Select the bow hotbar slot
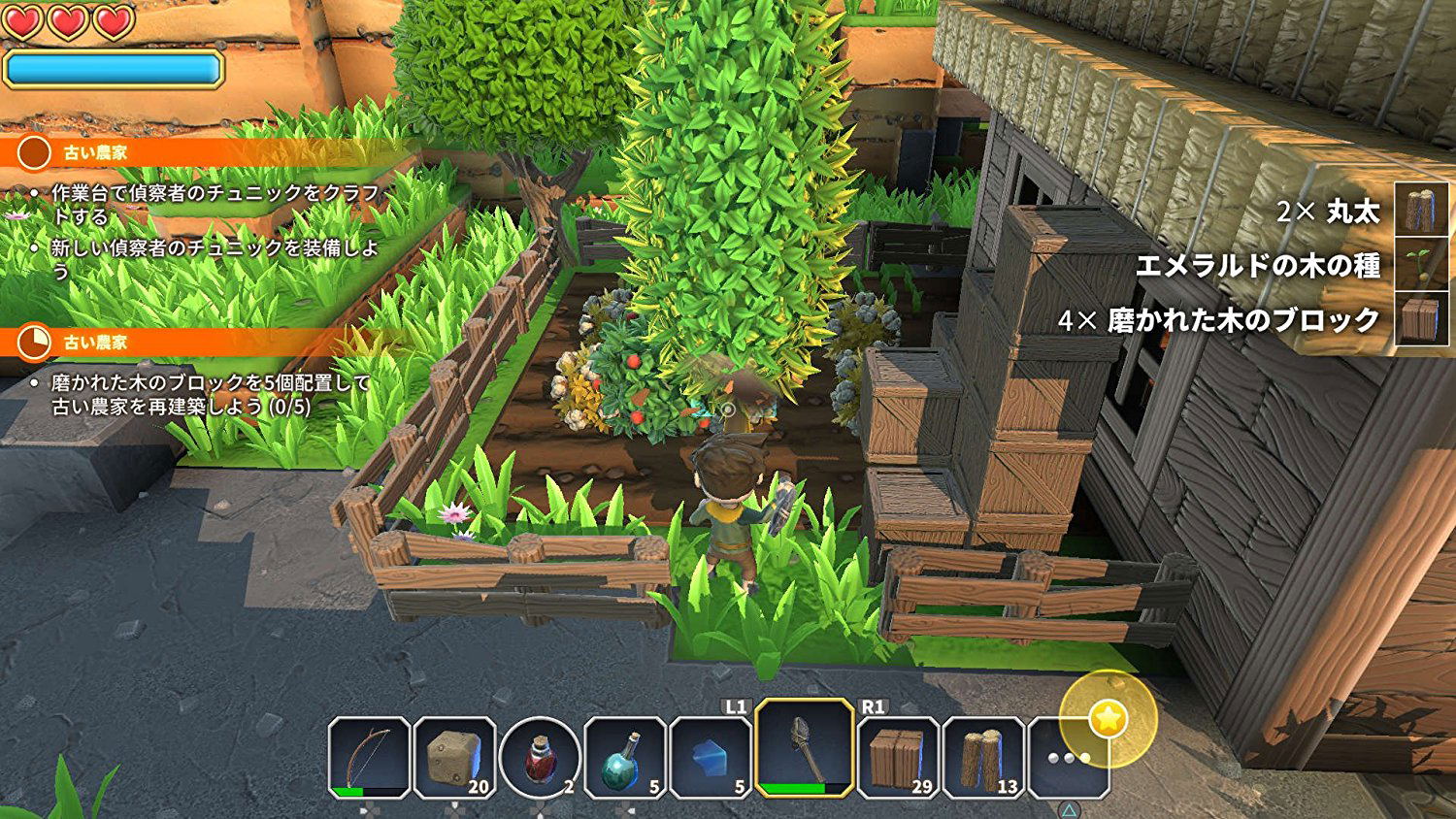This screenshot has width=1456, height=819. [369, 758]
